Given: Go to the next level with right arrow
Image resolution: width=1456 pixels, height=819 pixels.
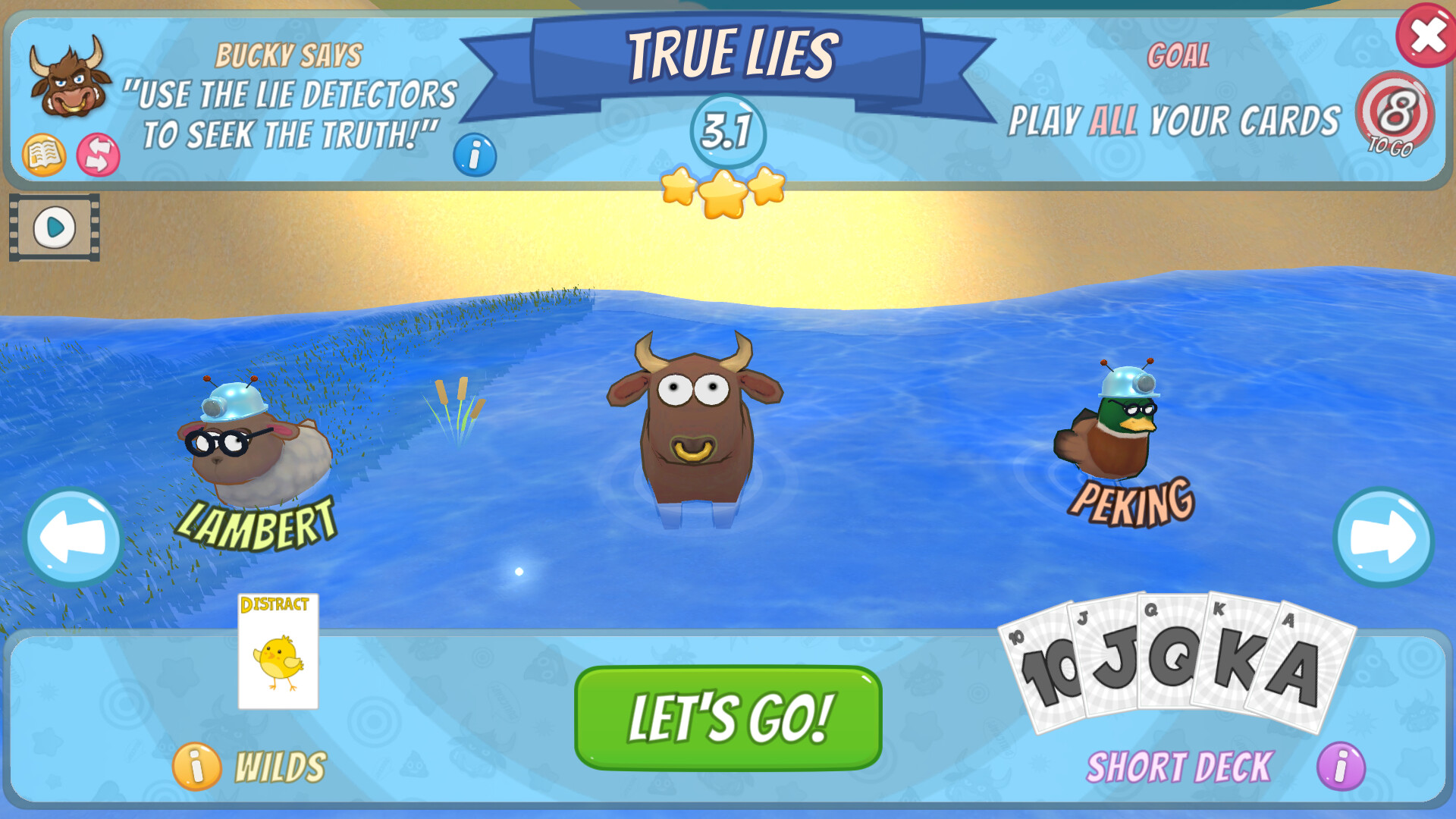Looking at the screenshot, I should (x=1382, y=539).
